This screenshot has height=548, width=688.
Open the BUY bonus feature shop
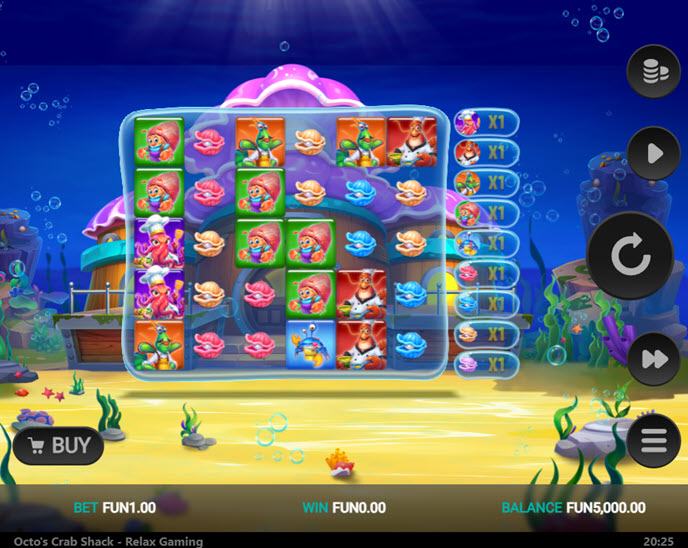(59, 445)
